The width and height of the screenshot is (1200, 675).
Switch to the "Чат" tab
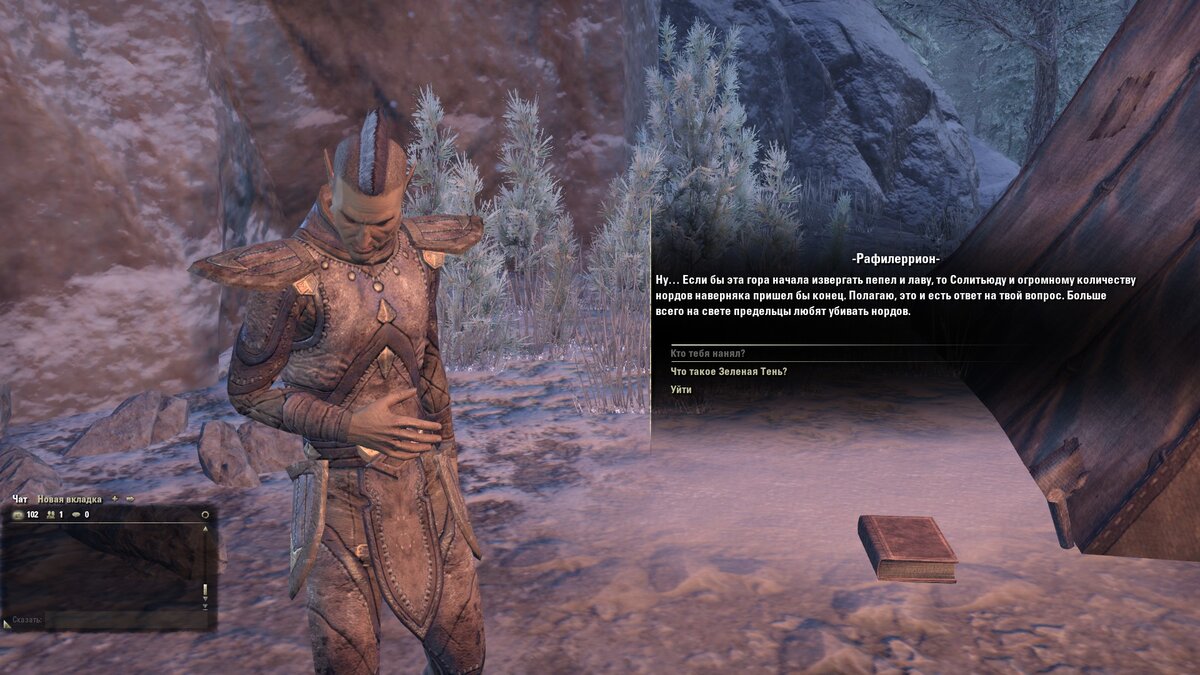coord(20,499)
